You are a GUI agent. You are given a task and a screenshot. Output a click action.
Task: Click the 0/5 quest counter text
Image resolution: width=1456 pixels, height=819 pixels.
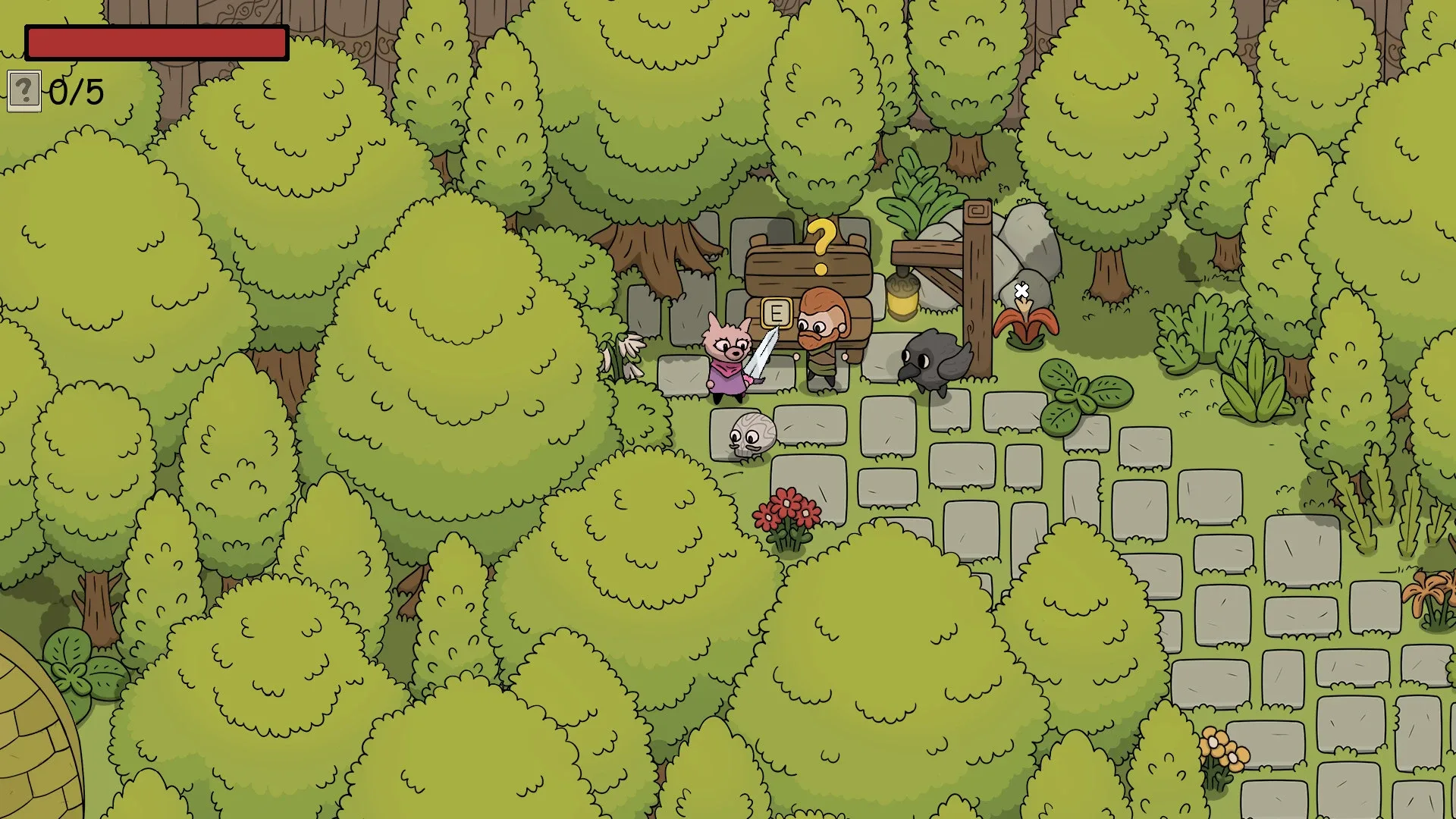[x=74, y=91]
